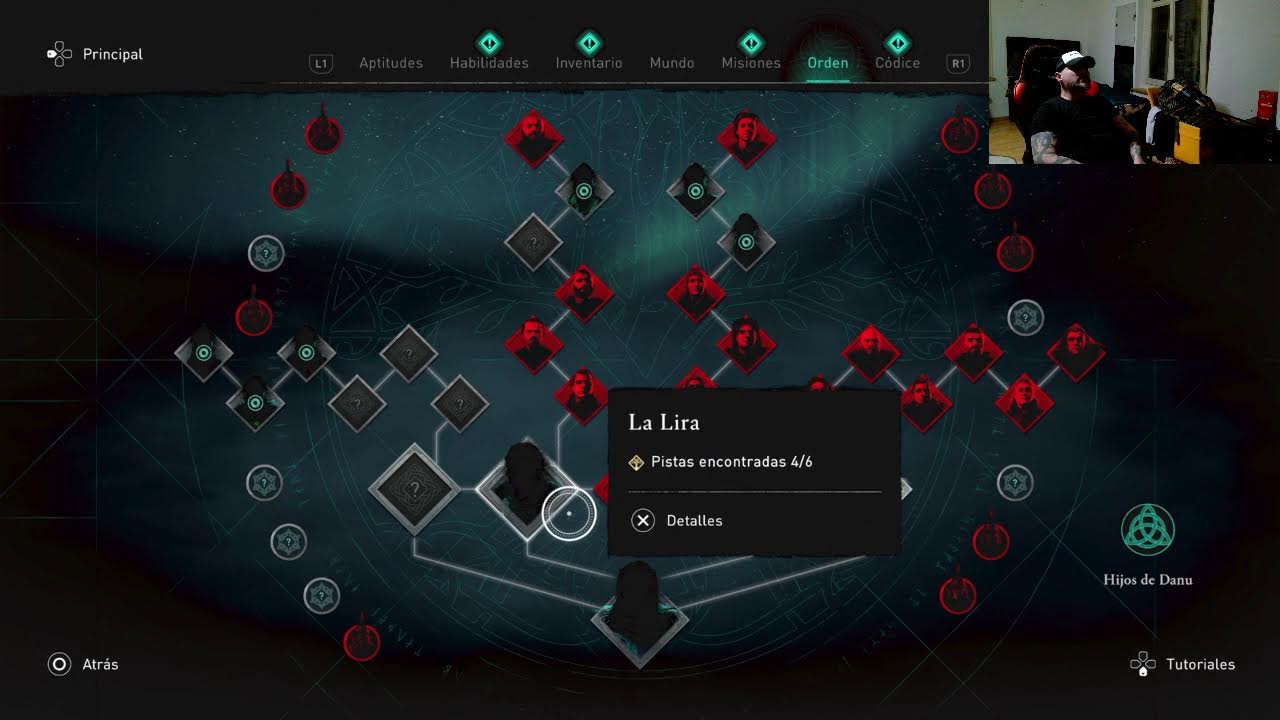Switch to the Aptitudes tab
The width and height of the screenshot is (1280, 720).
coord(390,63)
